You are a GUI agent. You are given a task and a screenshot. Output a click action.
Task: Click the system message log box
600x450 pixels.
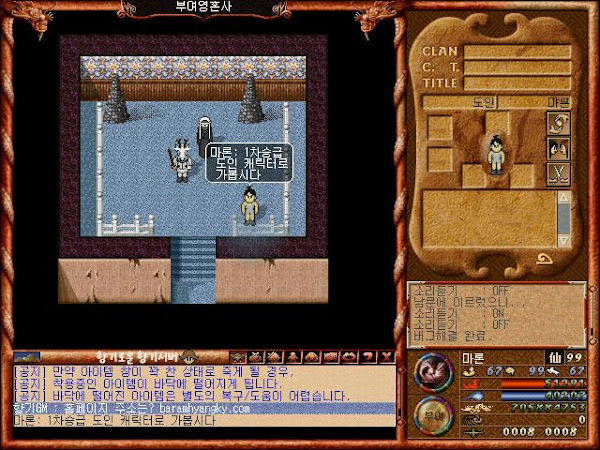495,315
